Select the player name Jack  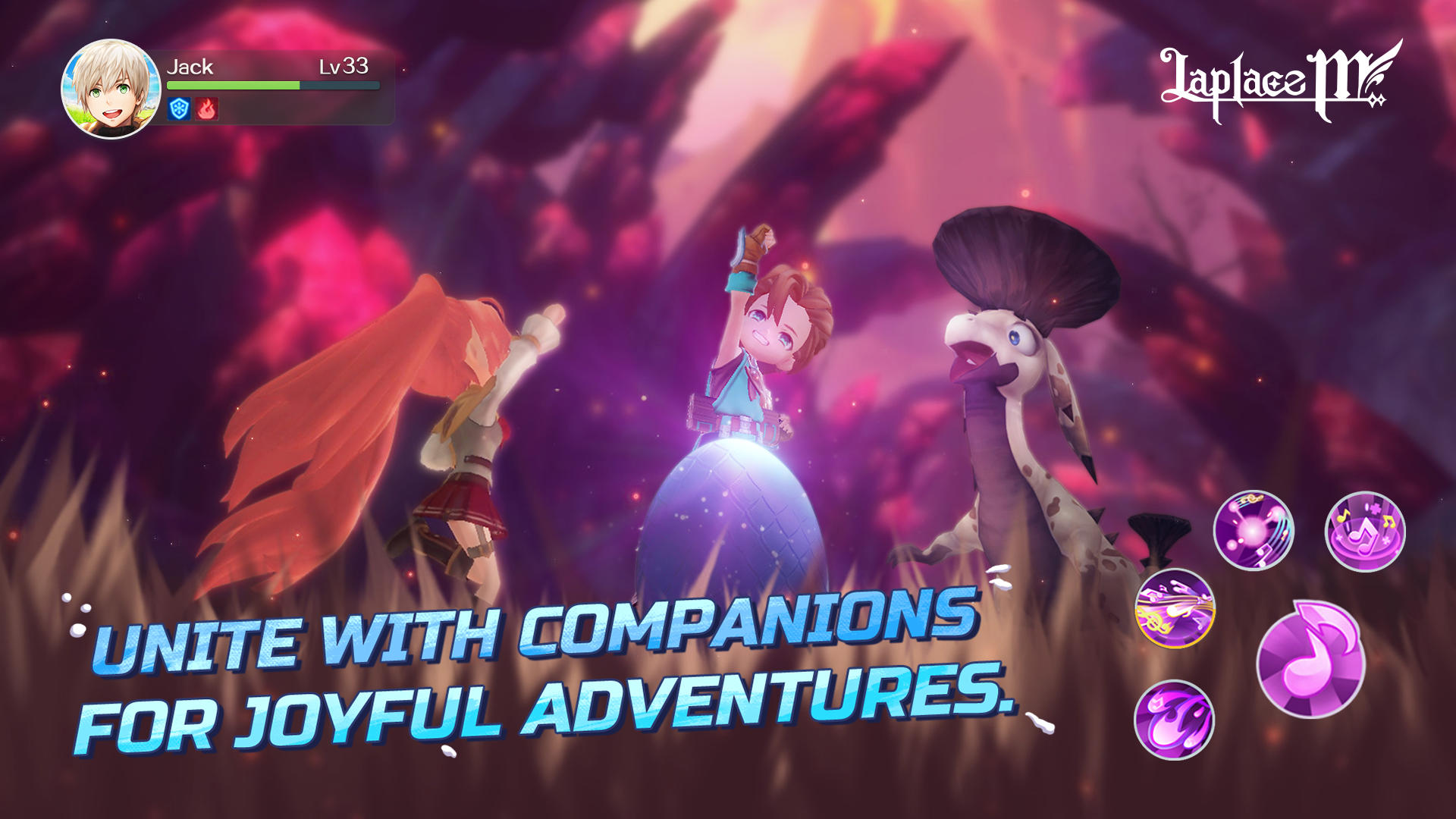(190, 67)
